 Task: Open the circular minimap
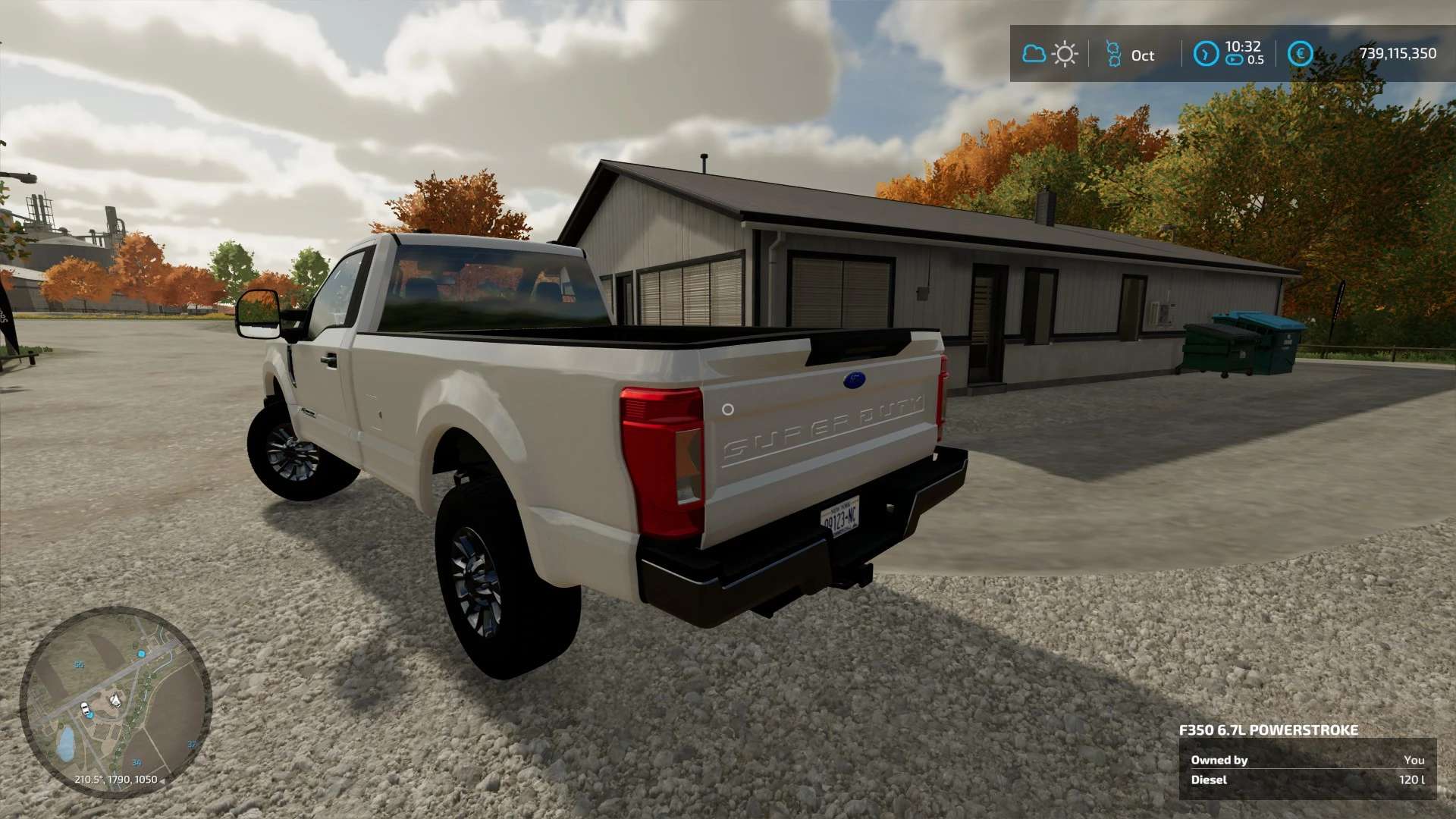point(115,701)
